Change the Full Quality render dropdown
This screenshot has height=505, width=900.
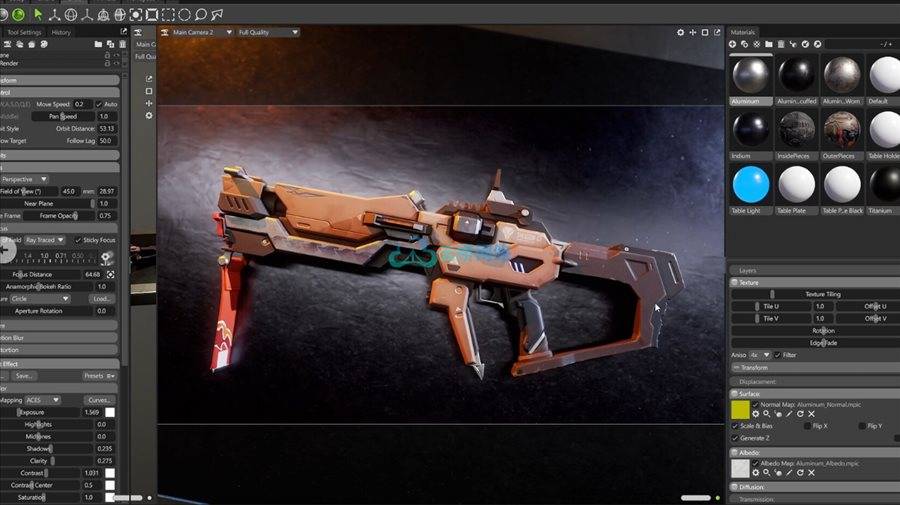coord(268,32)
